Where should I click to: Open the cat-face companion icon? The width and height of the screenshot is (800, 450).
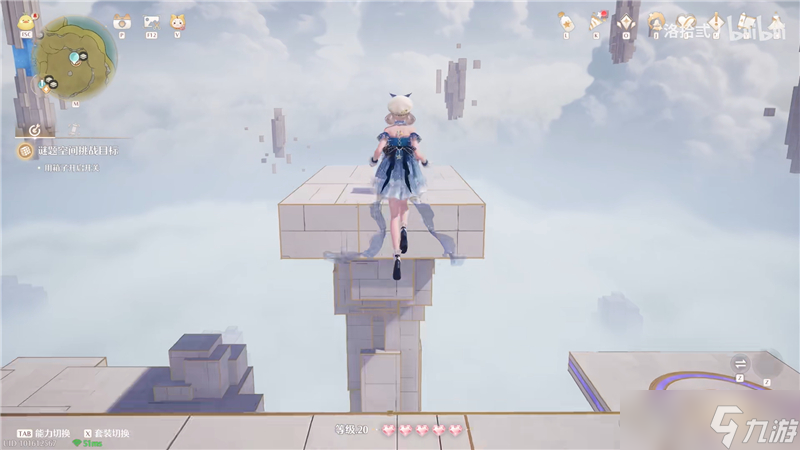pos(178,21)
